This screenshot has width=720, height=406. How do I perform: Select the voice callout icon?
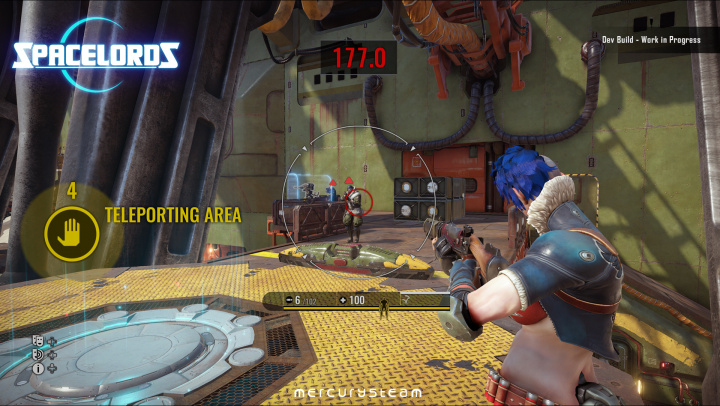(x=38, y=355)
